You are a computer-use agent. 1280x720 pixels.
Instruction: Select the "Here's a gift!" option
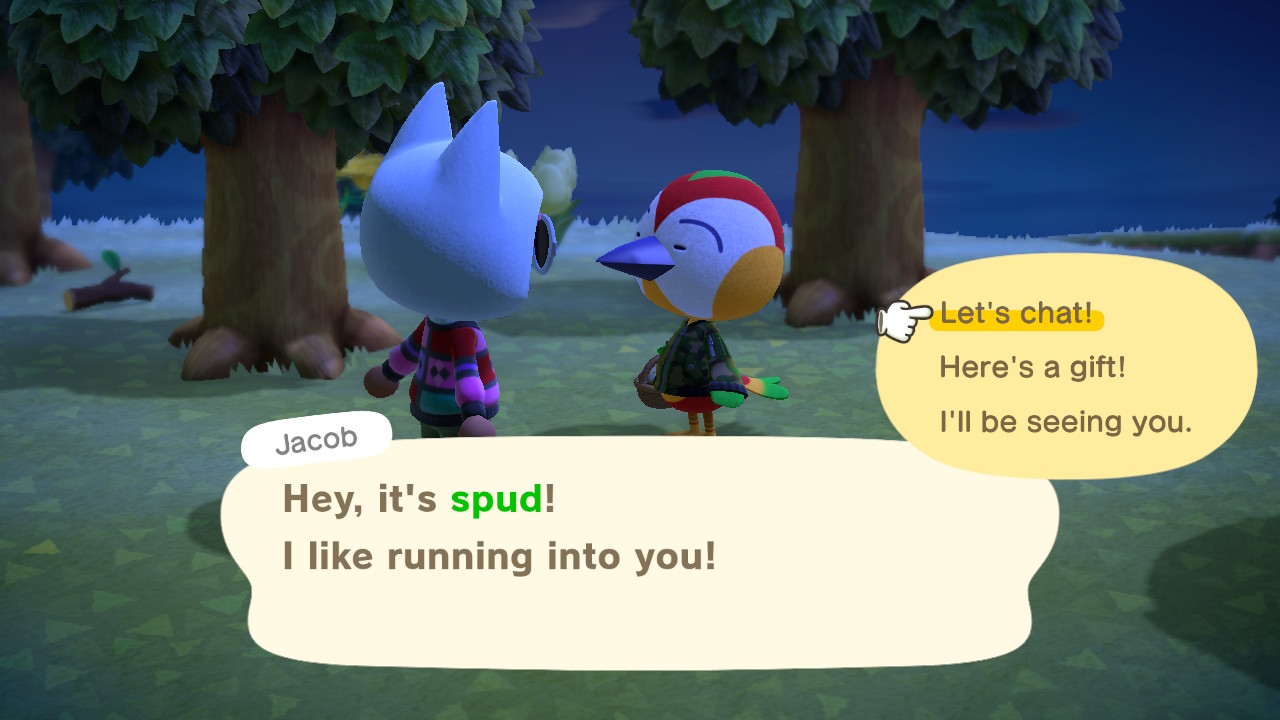(x=1032, y=368)
